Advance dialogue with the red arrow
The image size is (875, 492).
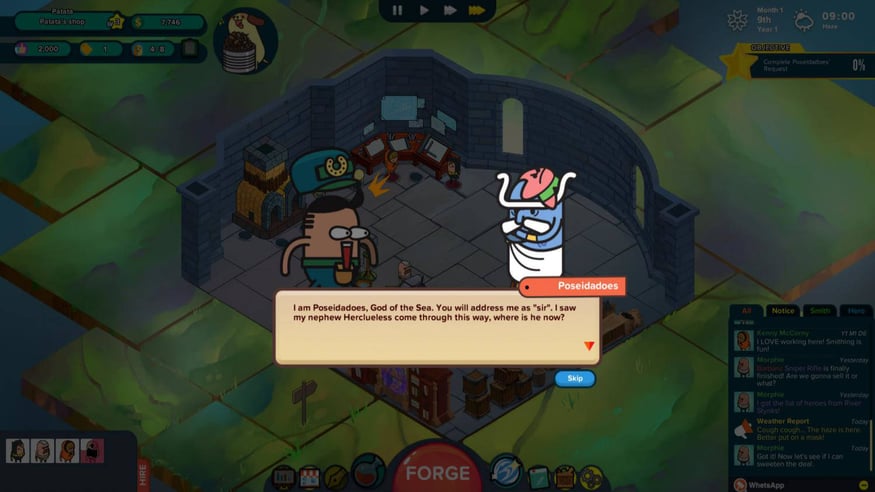click(x=589, y=346)
